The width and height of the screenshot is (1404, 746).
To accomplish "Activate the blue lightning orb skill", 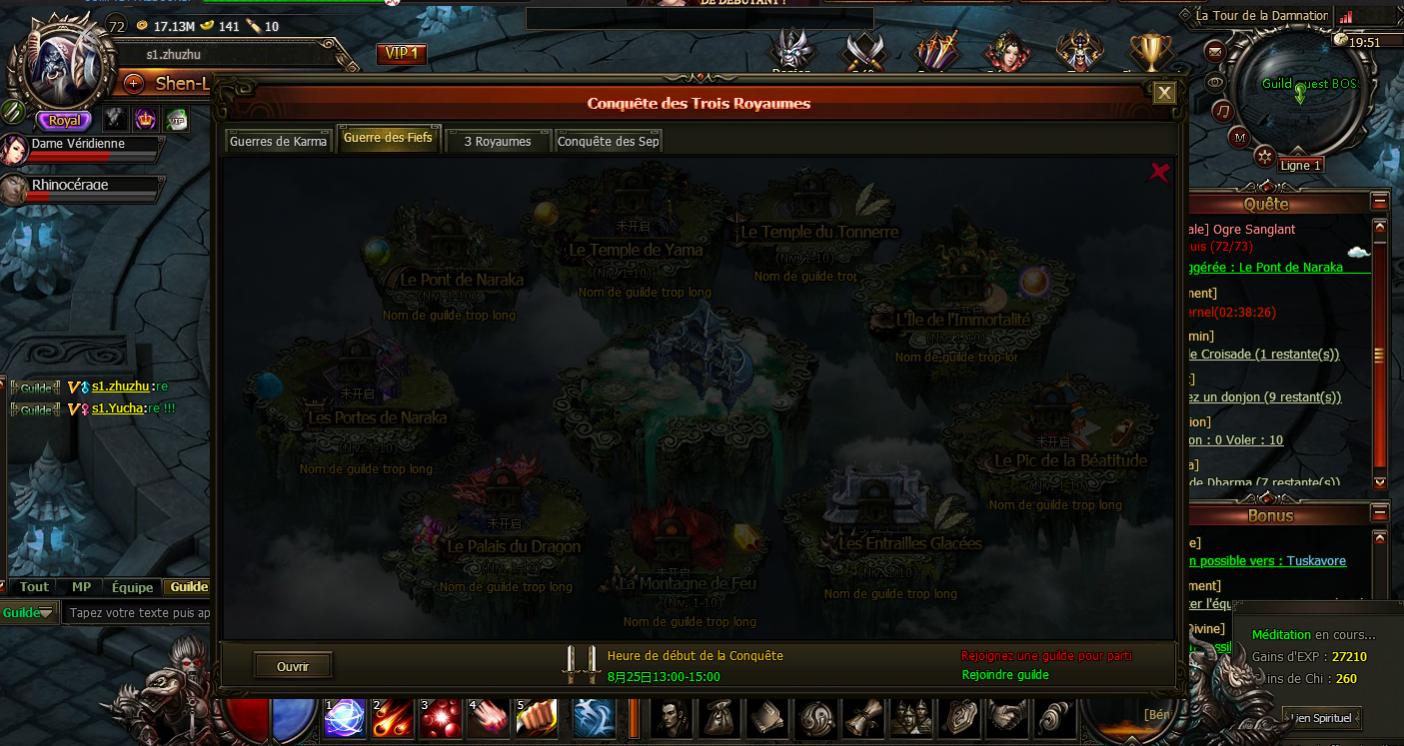I will click(x=345, y=718).
